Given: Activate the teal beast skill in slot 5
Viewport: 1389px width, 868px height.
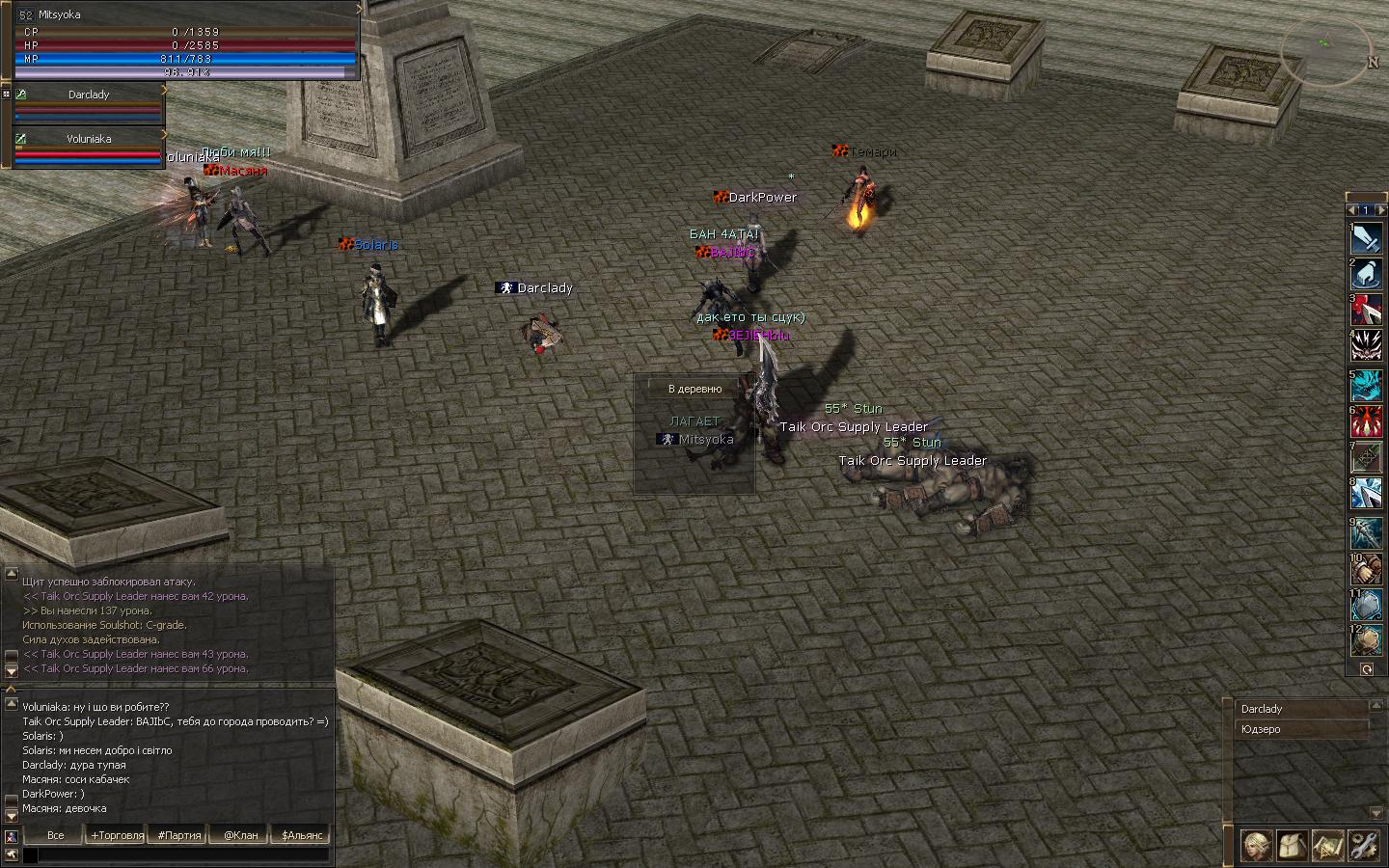Looking at the screenshot, I should click(x=1366, y=386).
